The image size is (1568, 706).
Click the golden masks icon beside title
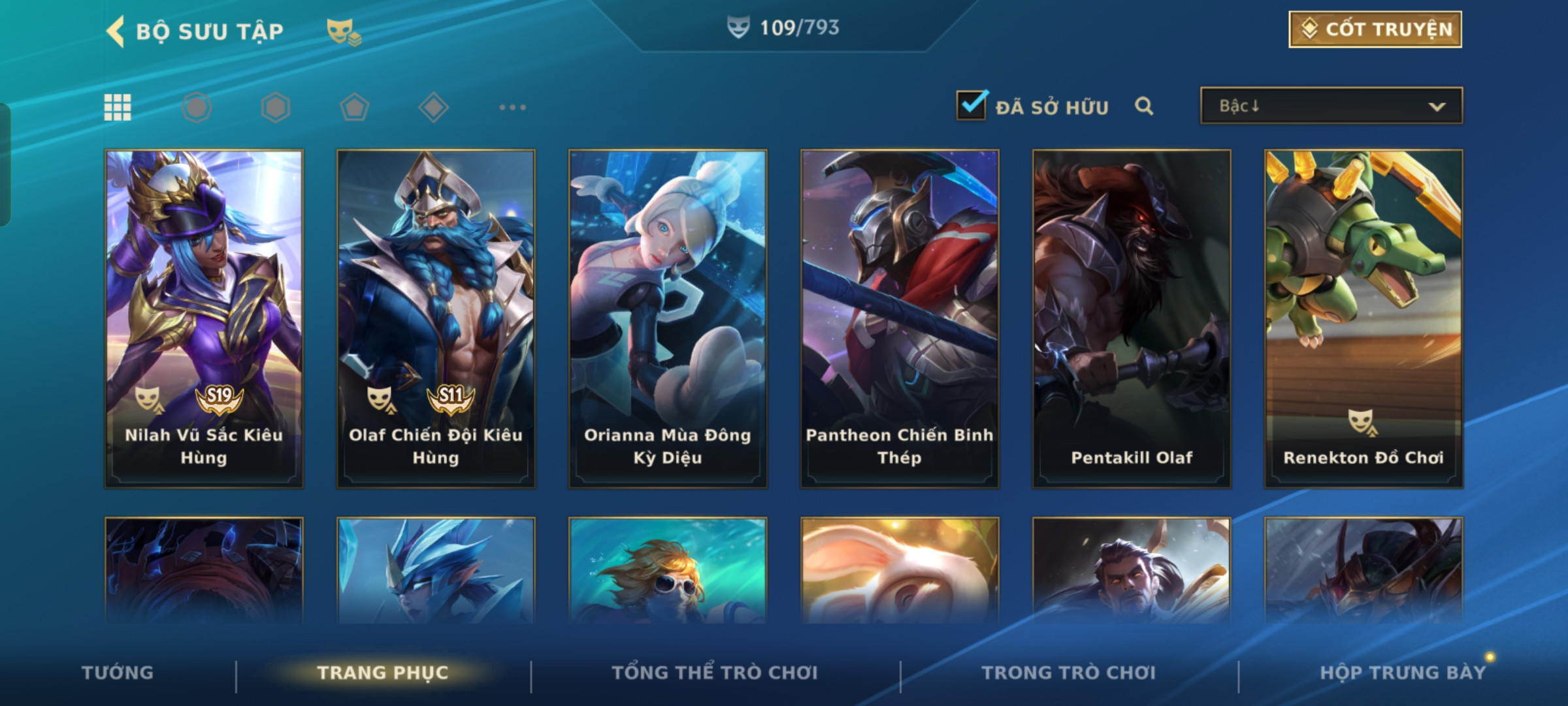pos(343,31)
